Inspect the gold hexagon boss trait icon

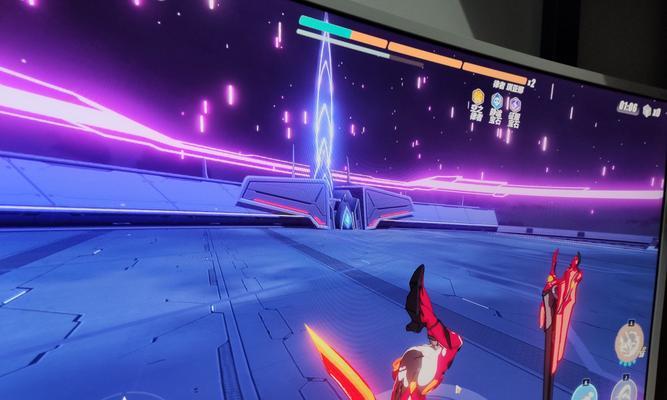point(478,98)
